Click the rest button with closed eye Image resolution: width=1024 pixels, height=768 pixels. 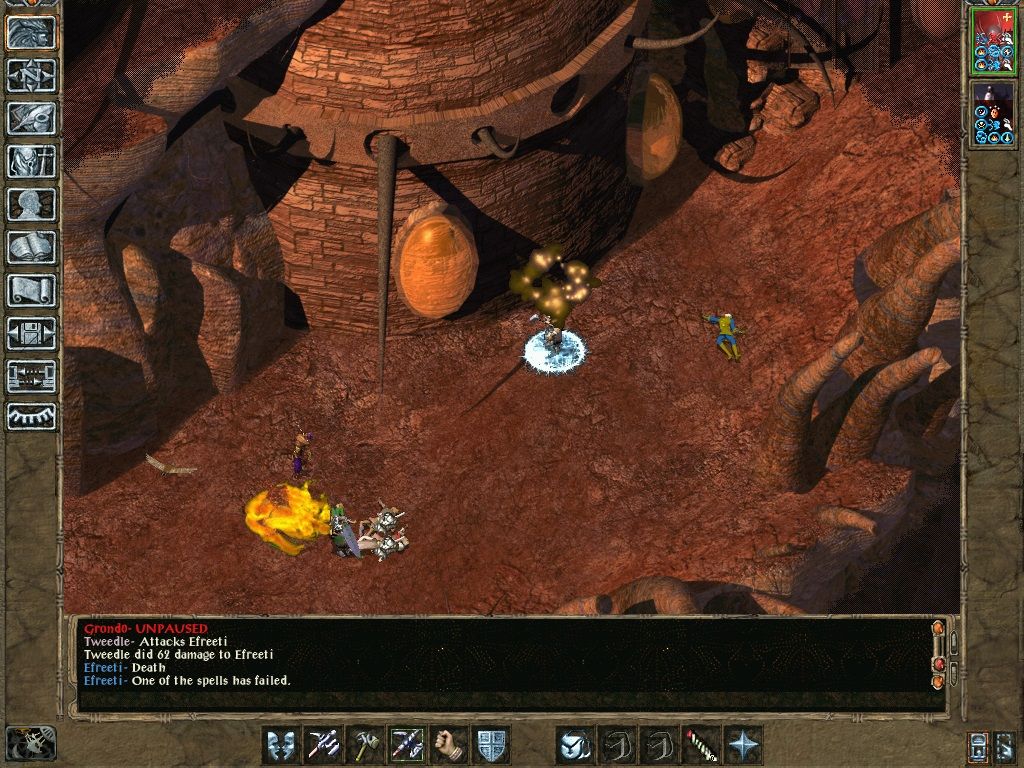32,416
